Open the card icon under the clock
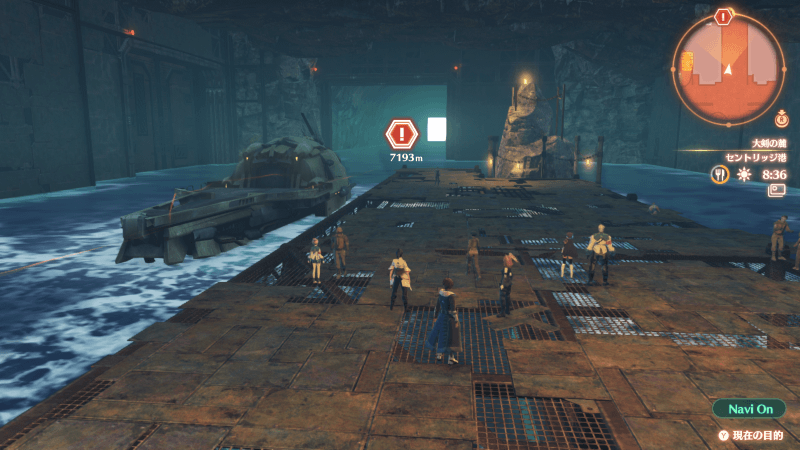 click(776, 191)
